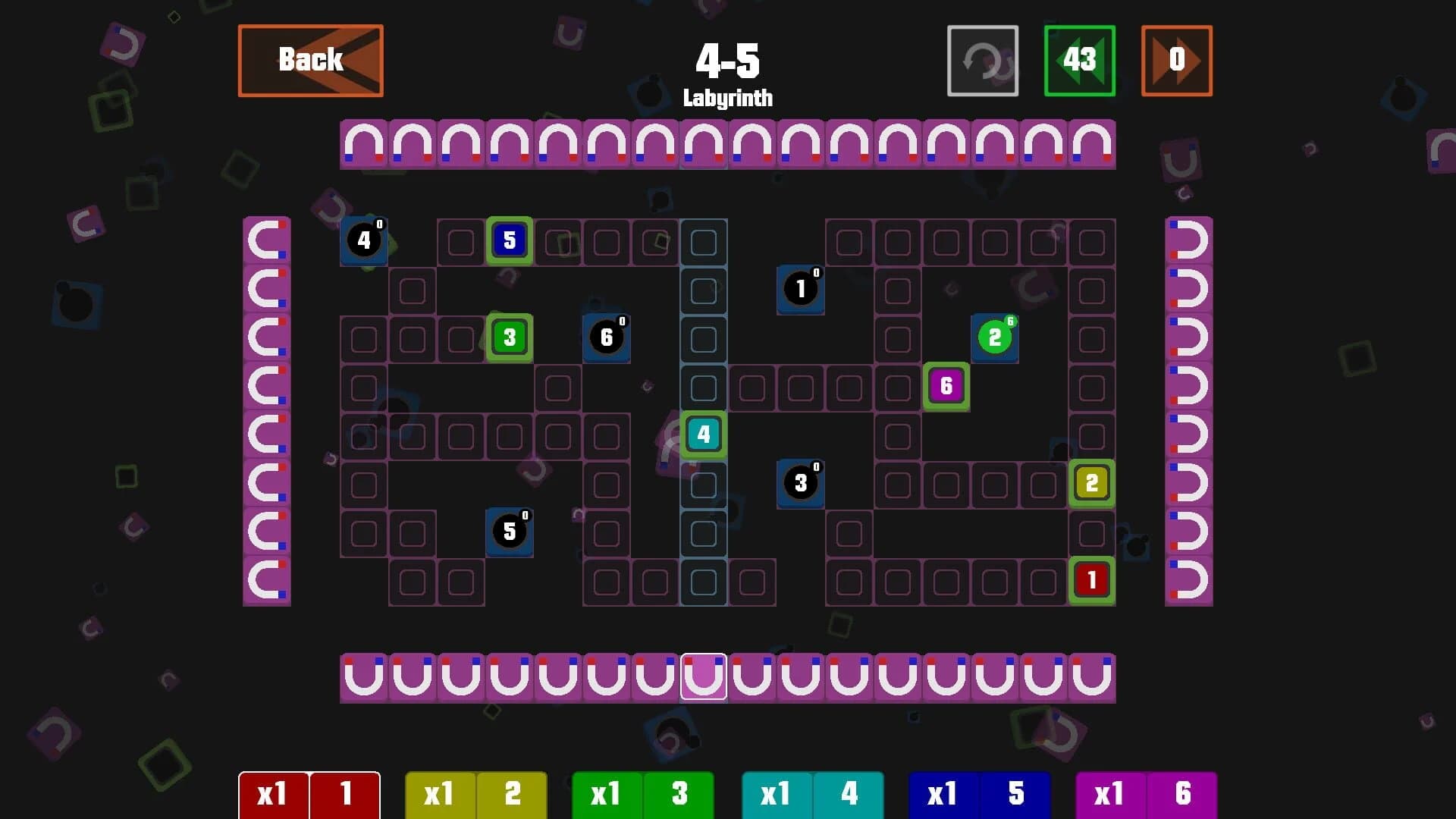Select the rightmost magnet in the top row

point(1090,146)
